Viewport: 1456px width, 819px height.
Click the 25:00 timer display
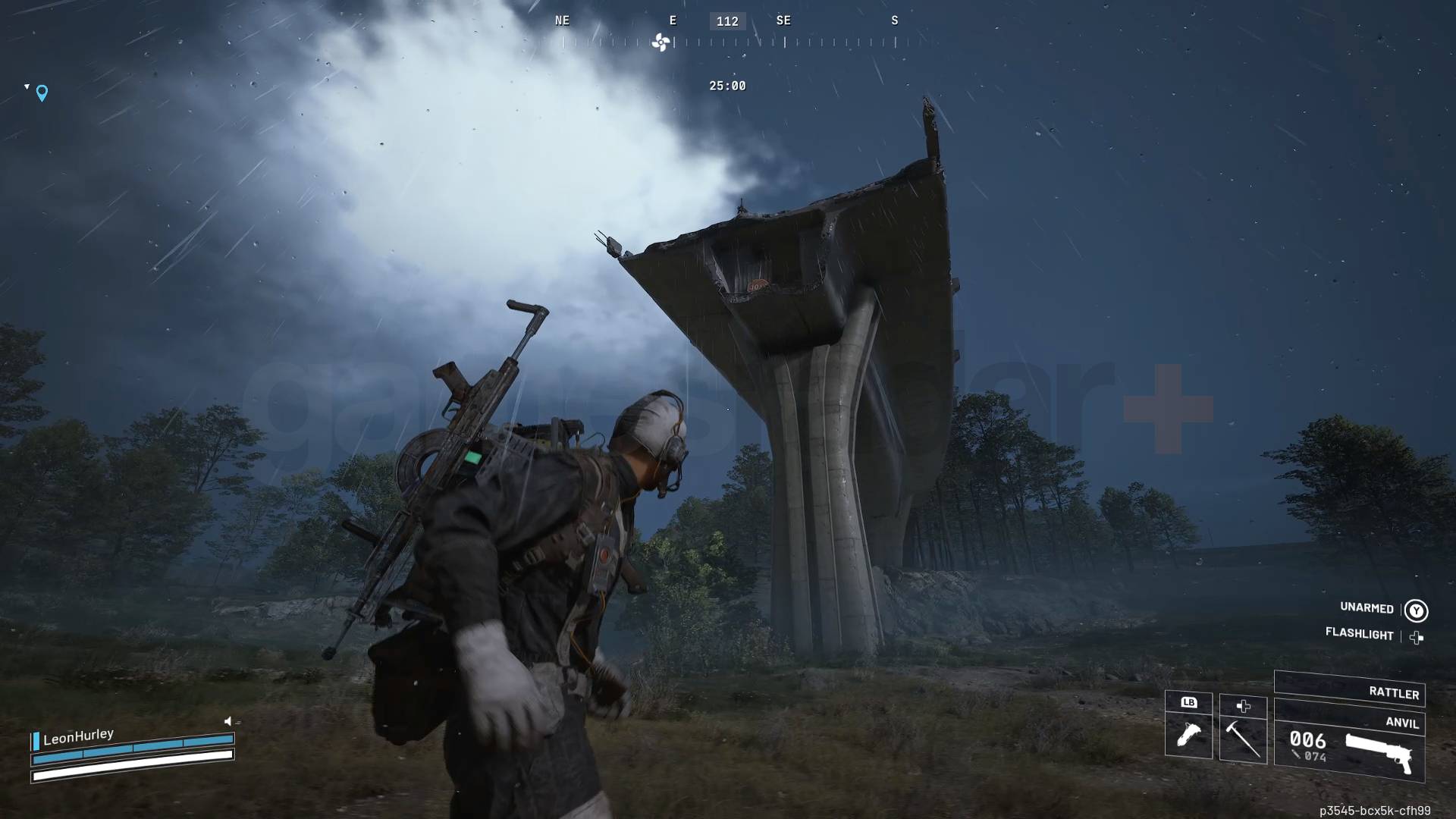click(x=727, y=86)
